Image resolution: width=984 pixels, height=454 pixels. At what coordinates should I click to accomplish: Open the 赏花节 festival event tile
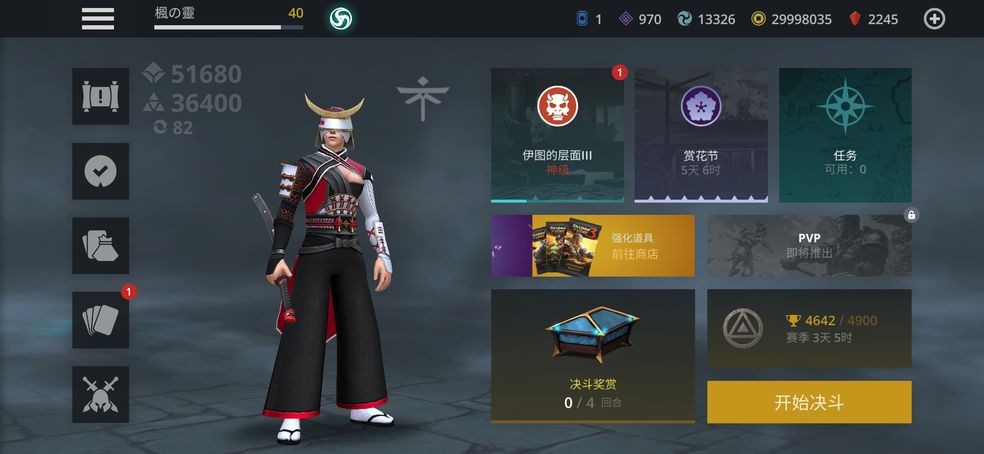[x=701, y=135]
